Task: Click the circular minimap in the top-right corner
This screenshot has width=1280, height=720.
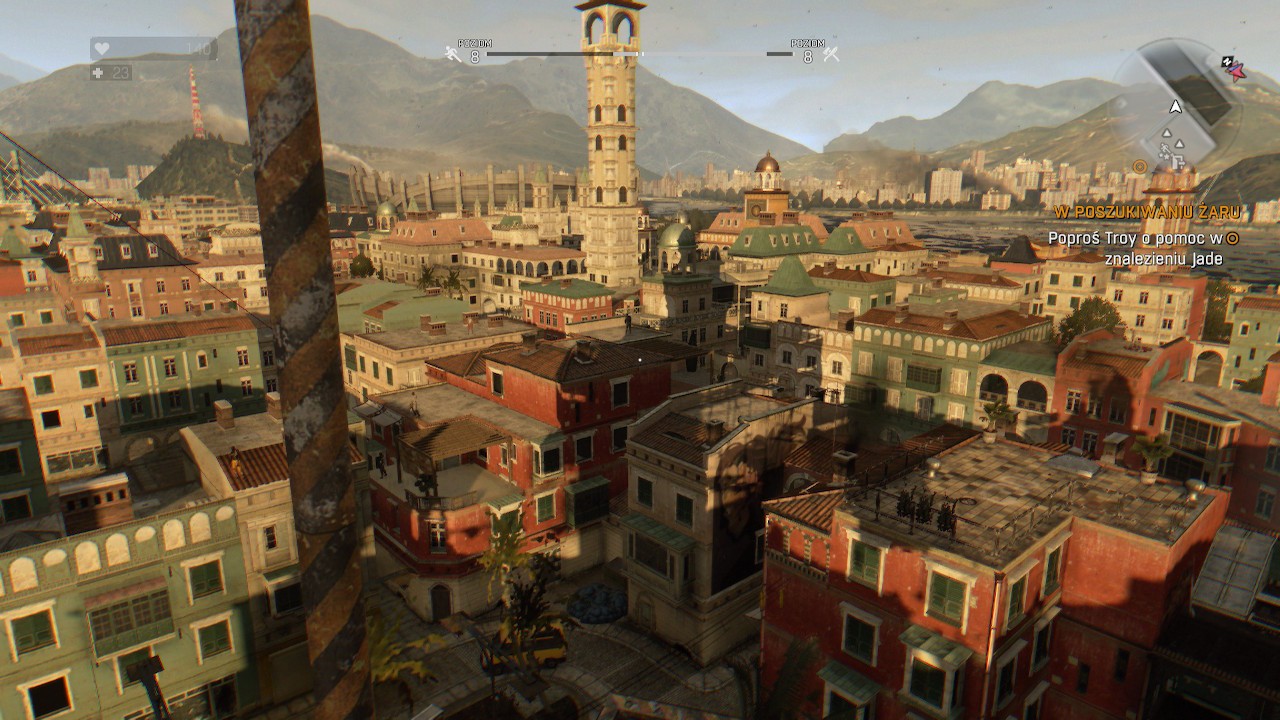Action: point(1182,105)
